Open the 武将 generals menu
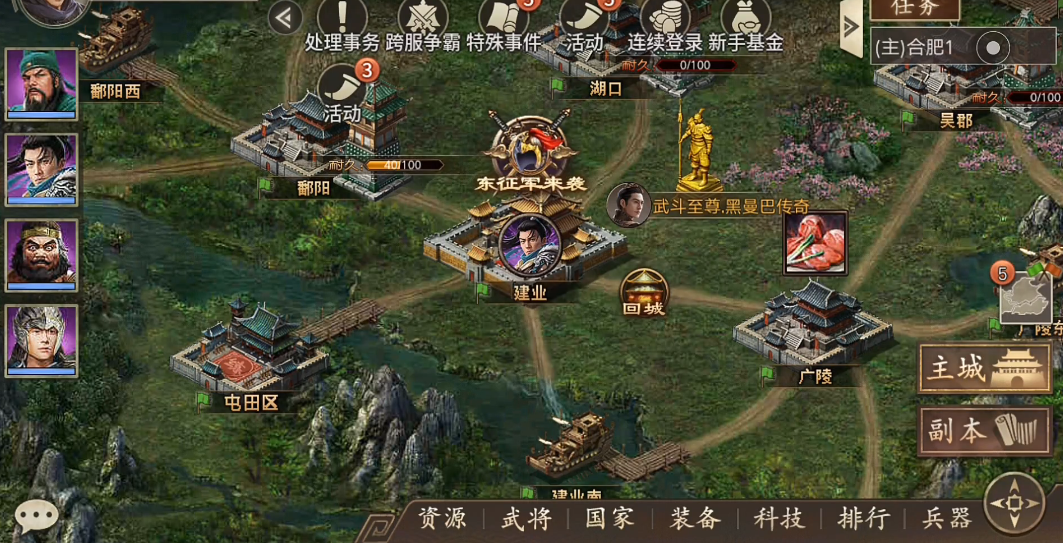This screenshot has height=543, width=1063. tap(526, 518)
